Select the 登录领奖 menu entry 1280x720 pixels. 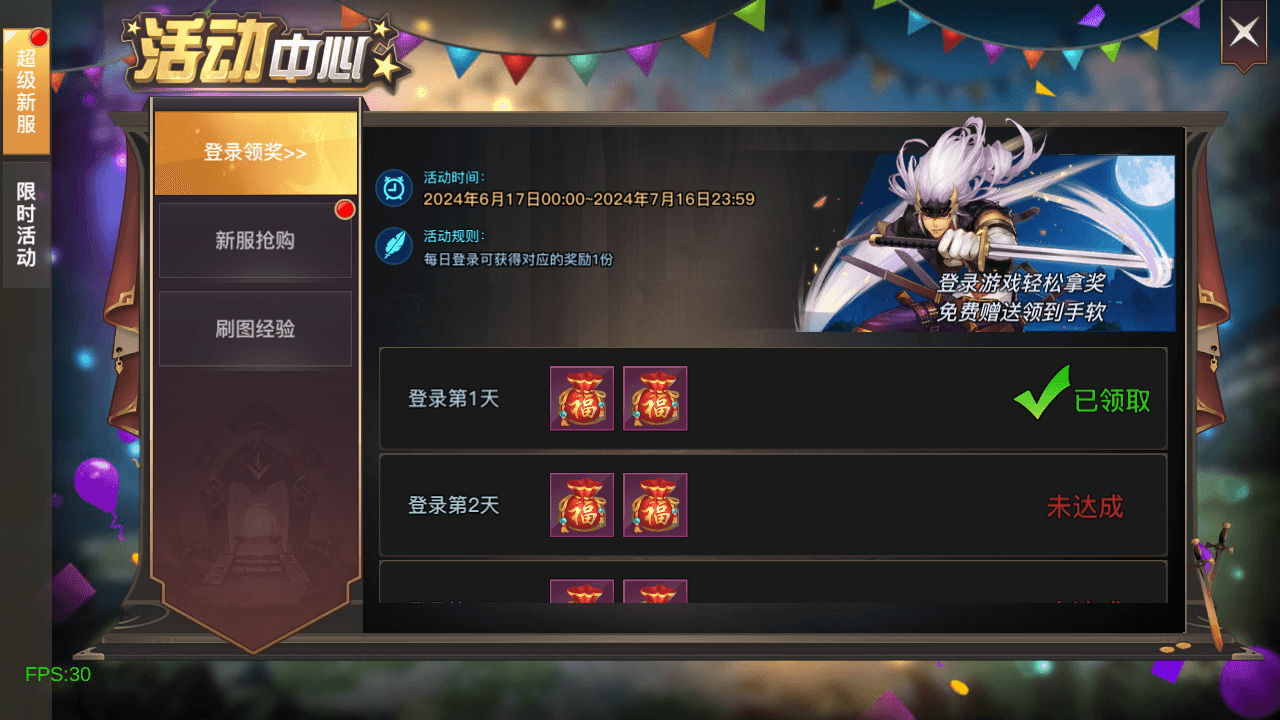[x=255, y=155]
